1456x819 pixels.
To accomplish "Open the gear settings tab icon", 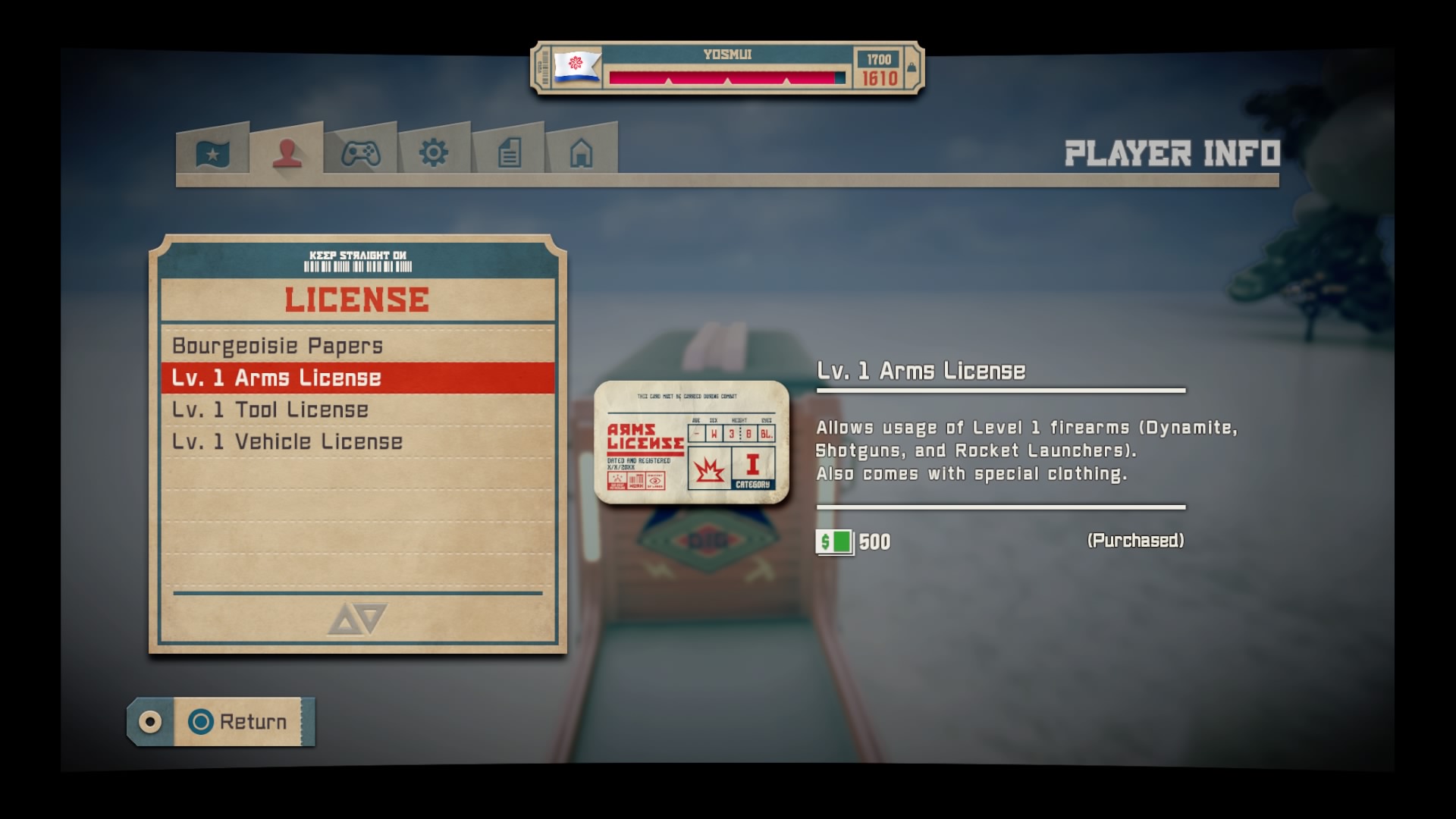I will pos(433,154).
